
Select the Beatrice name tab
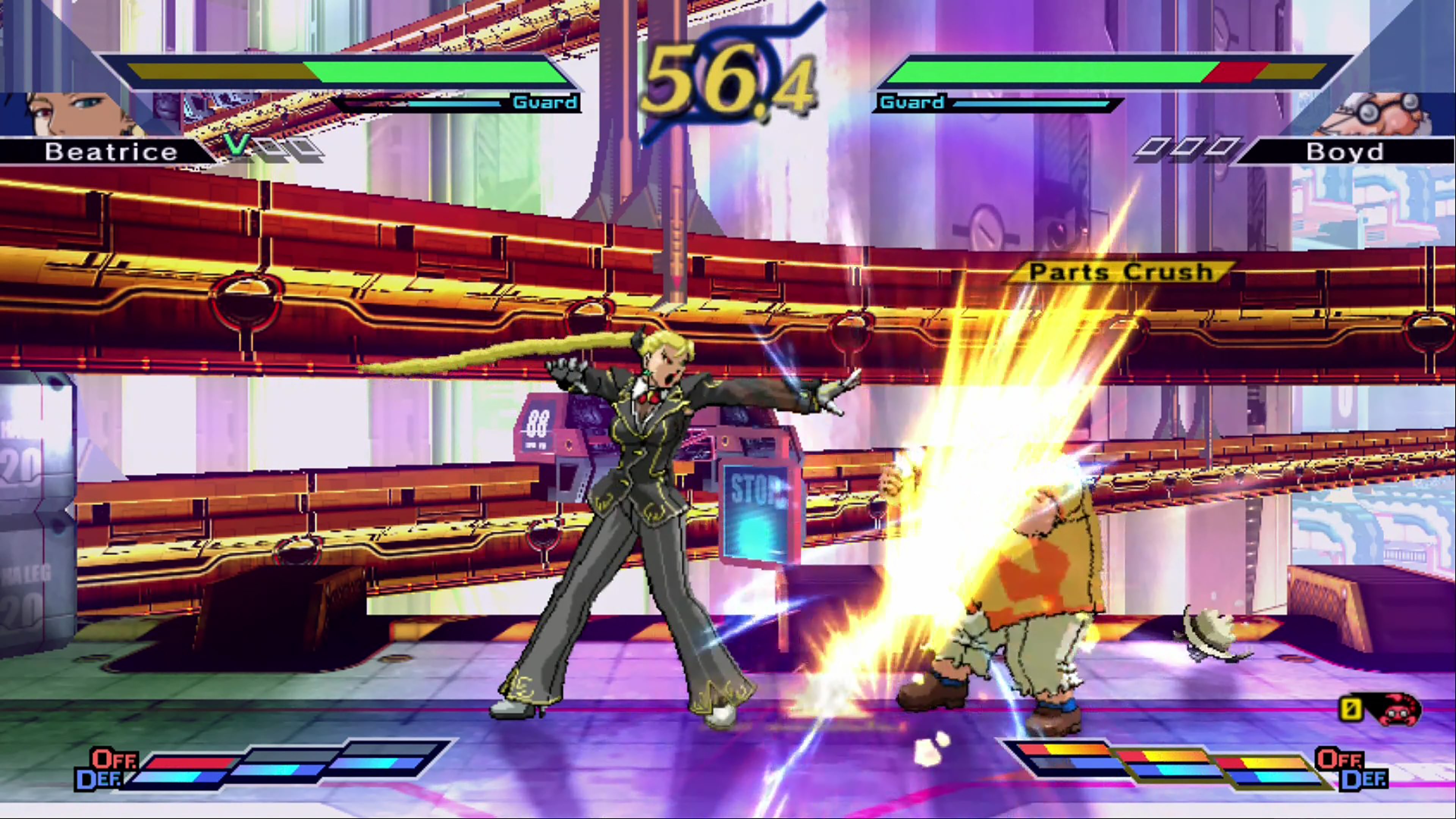click(110, 151)
